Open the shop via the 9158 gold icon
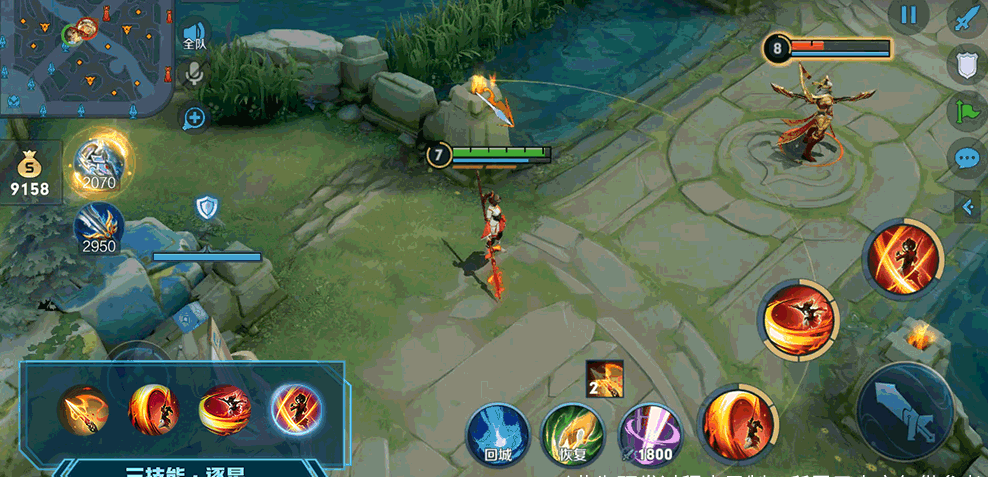The image size is (988, 477). [29, 174]
